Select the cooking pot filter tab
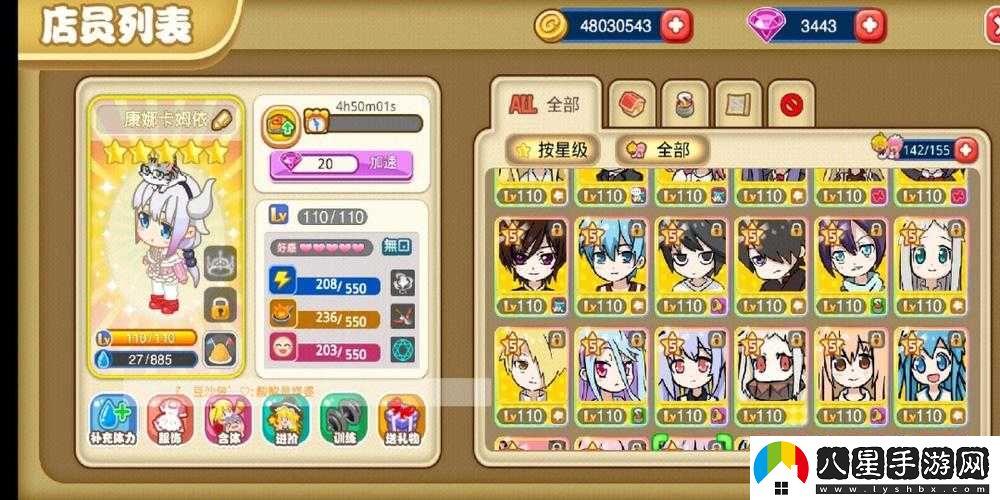Viewport: 1000px width, 500px height. coord(685,103)
